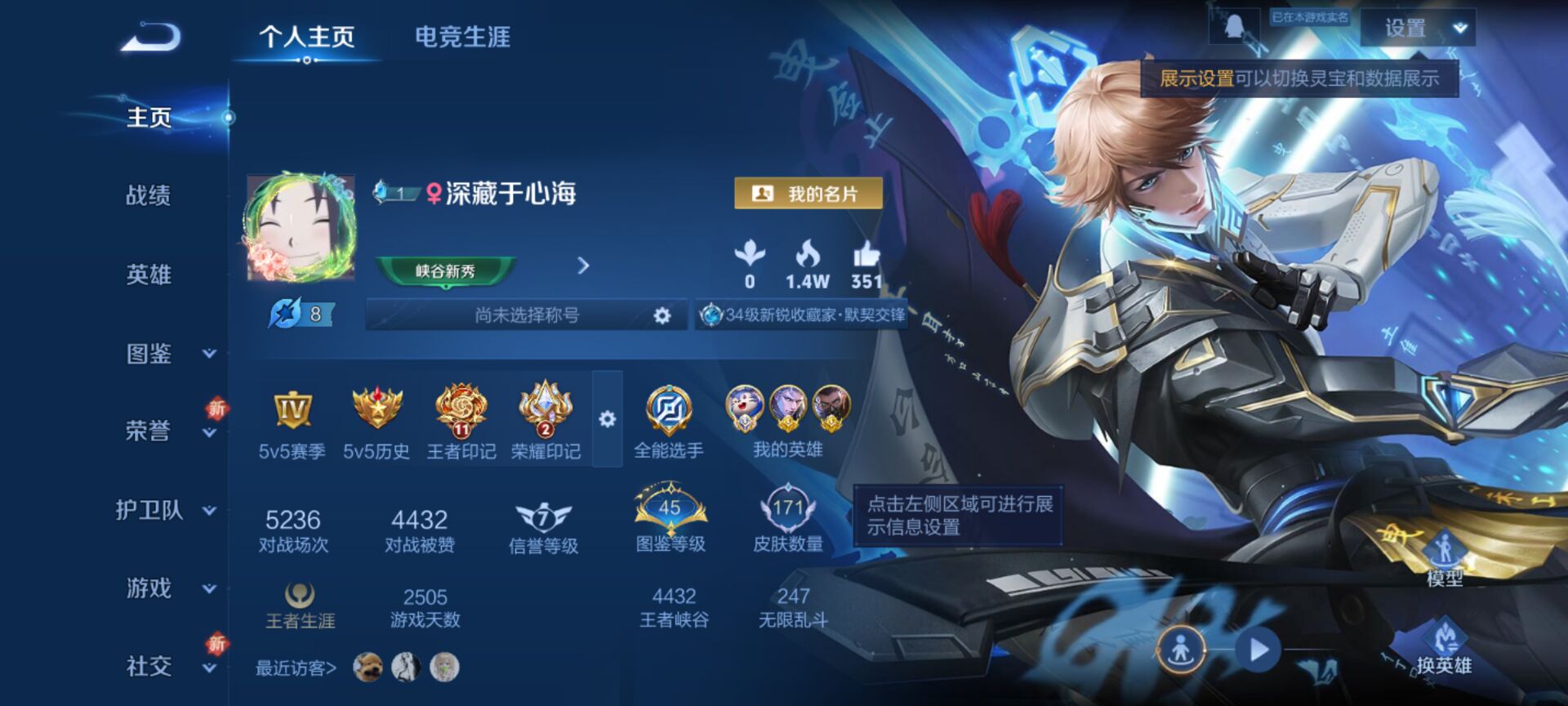Click the 我的名片 button
This screenshot has width=1568, height=706.
(808, 194)
